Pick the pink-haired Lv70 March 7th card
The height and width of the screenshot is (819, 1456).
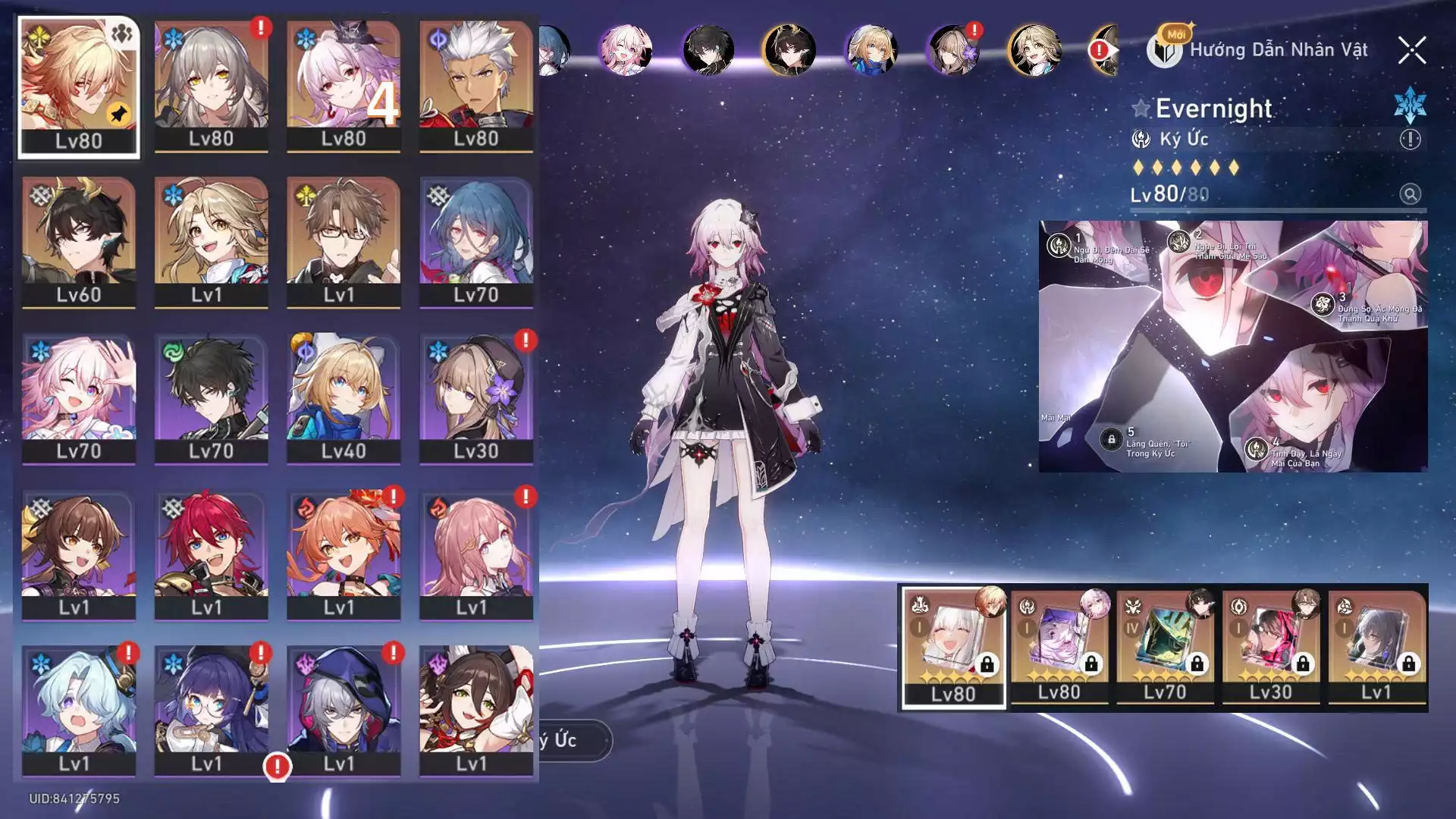[x=79, y=398]
